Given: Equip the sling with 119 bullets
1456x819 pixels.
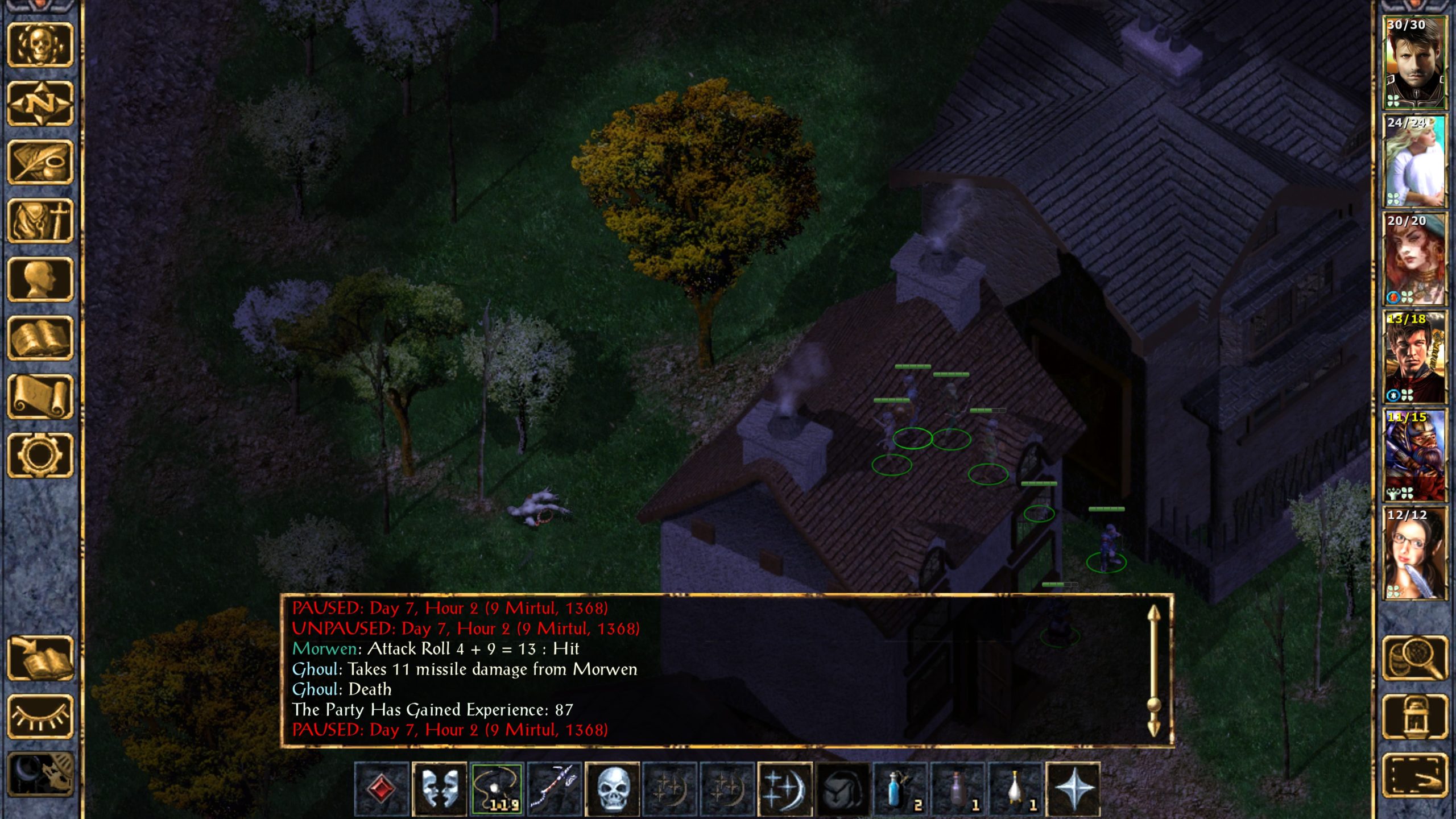Looking at the screenshot, I should click(497, 789).
